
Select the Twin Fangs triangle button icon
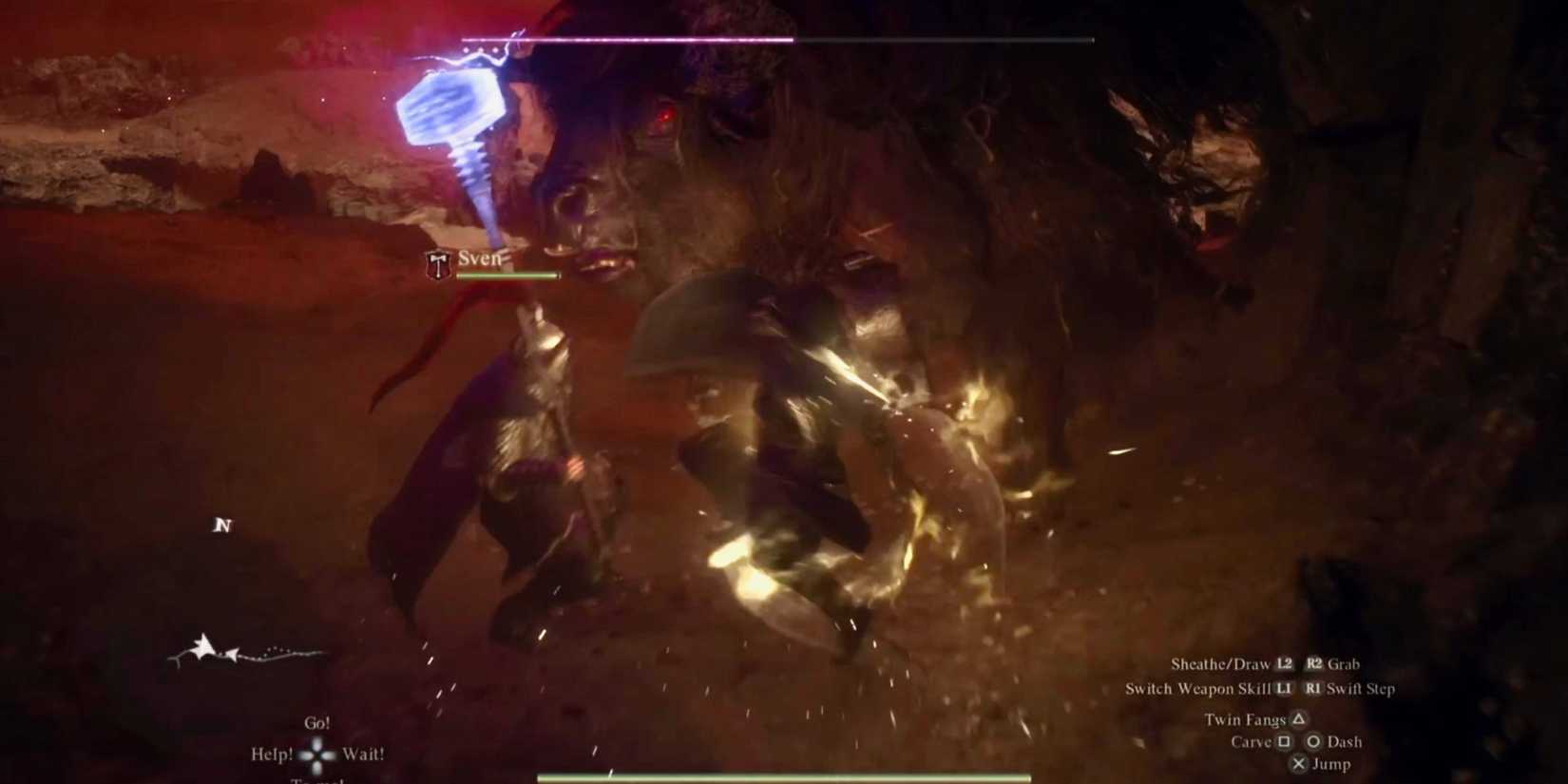coord(1300,720)
